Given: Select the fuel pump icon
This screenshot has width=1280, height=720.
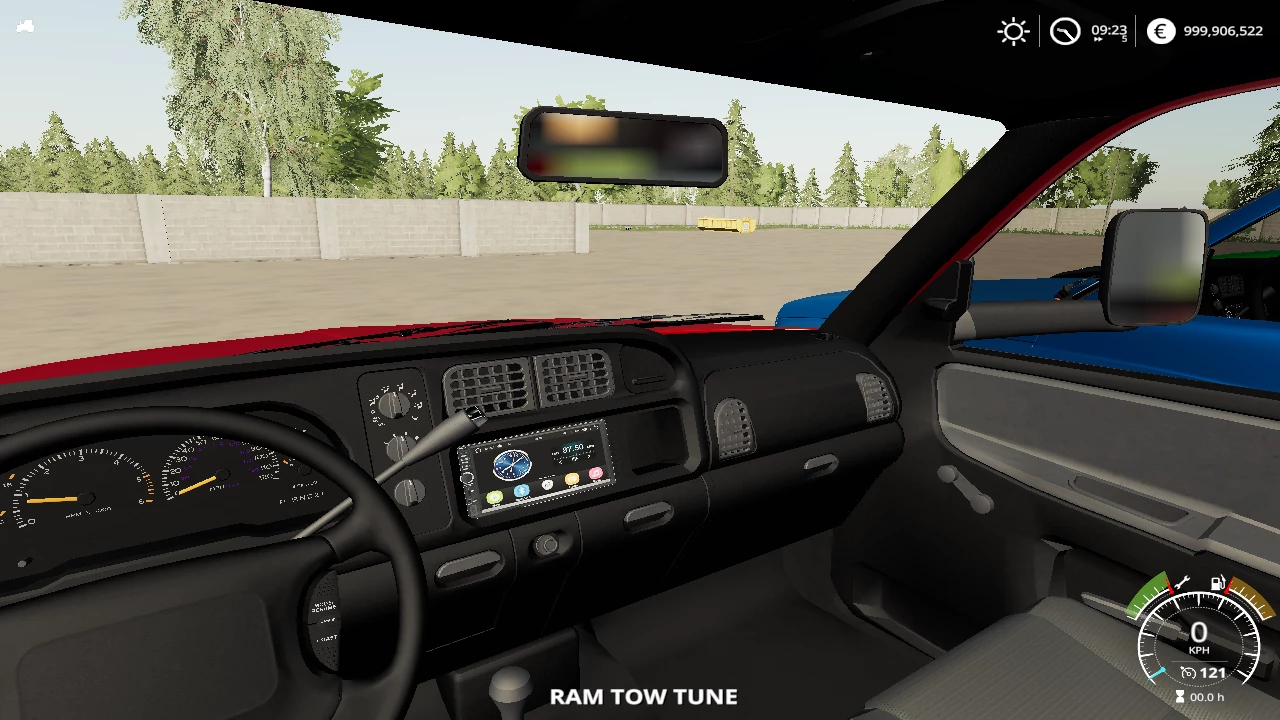Looking at the screenshot, I should (1218, 583).
